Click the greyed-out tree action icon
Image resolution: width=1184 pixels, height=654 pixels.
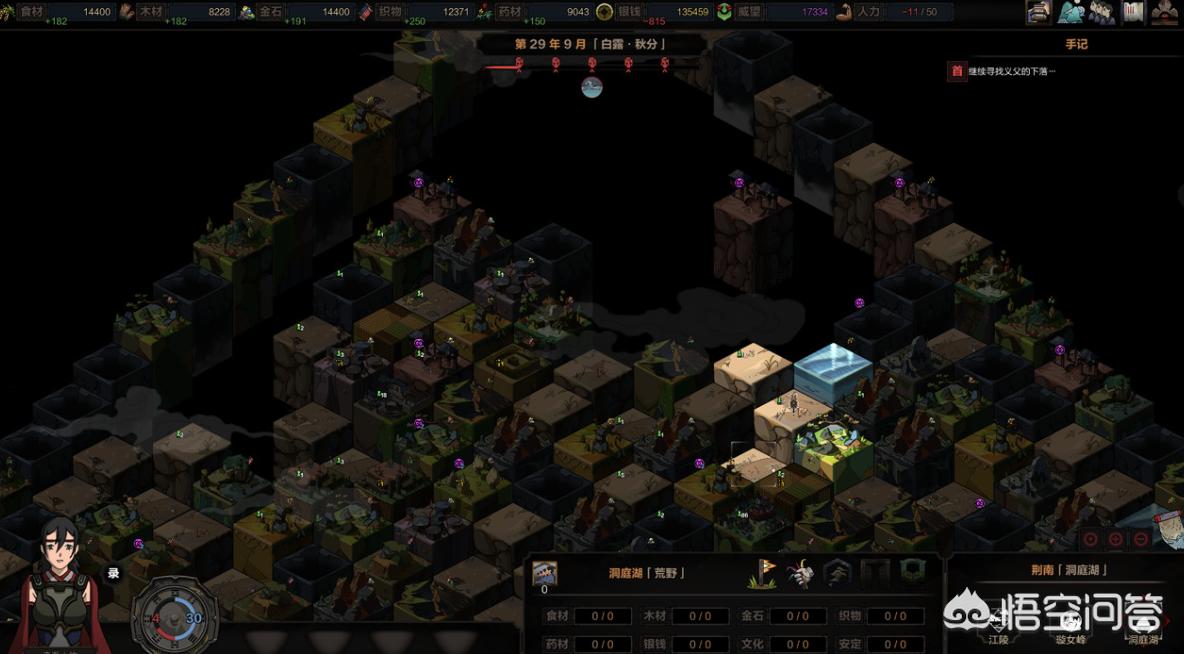click(x=837, y=573)
